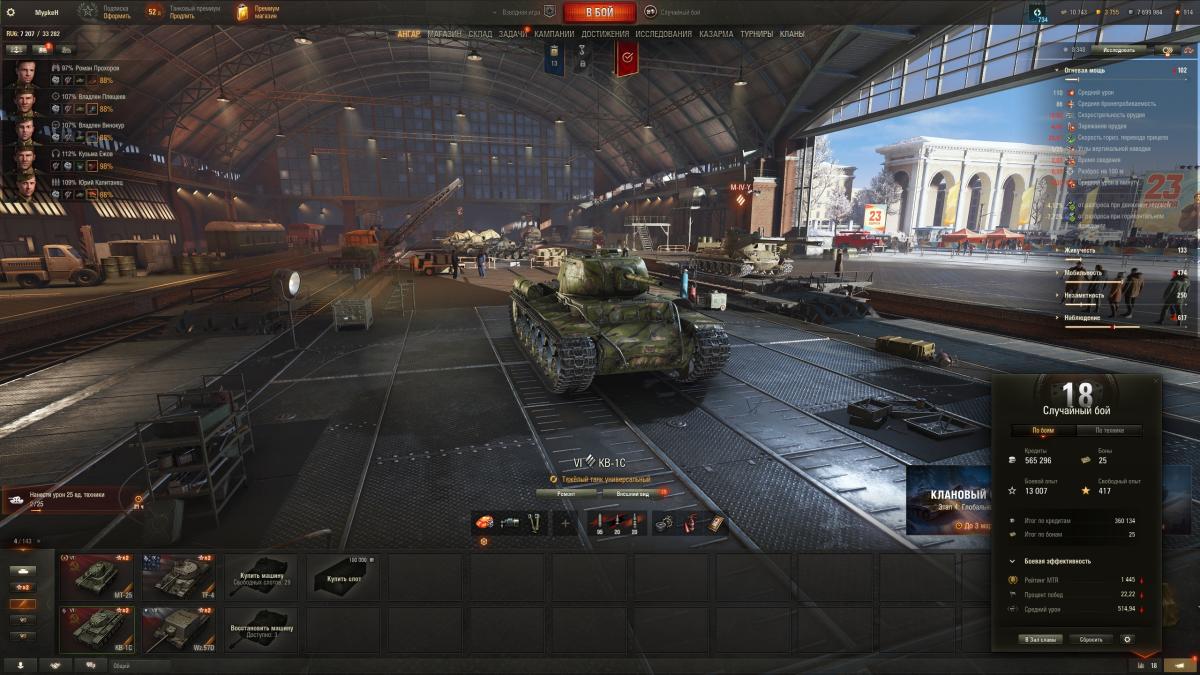Viewport: 1200px width, 675px height.
Task: Click the Исследовать research button
Action: (x=1119, y=49)
